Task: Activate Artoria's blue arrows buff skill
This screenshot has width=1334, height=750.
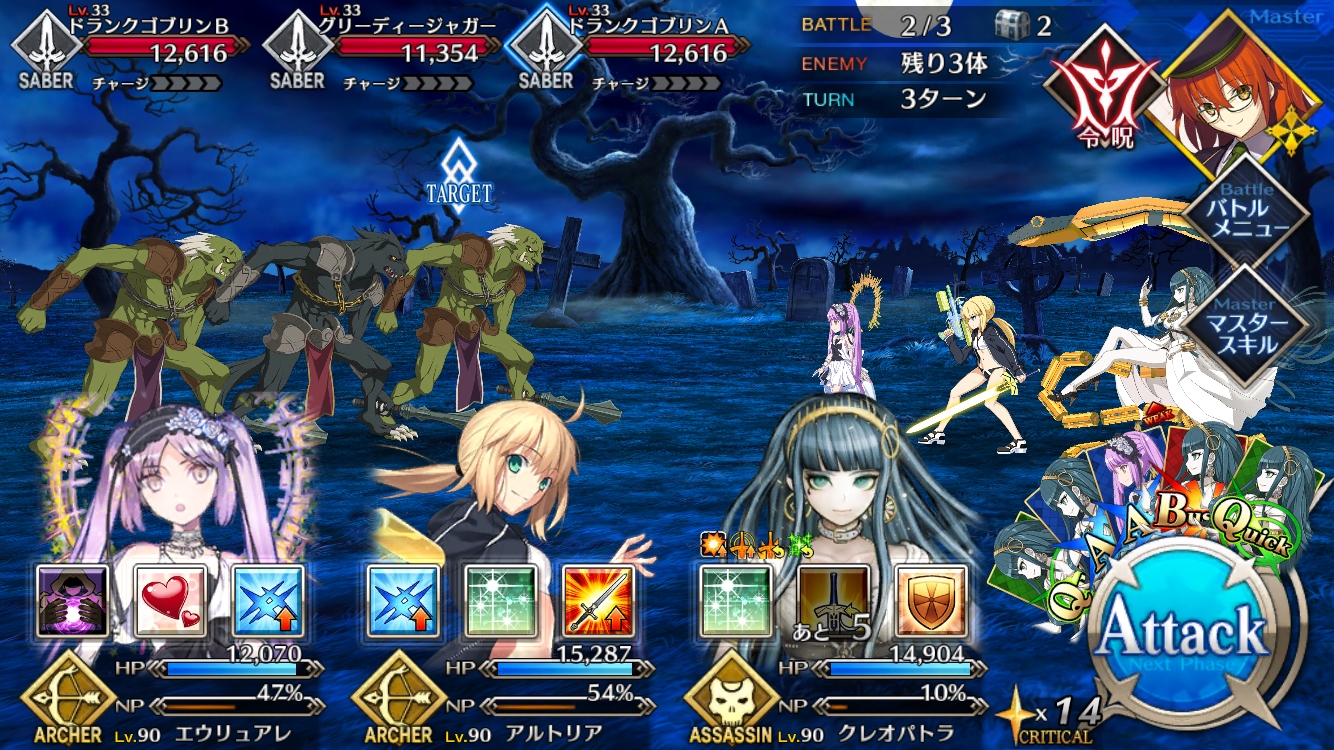Action: click(403, 601)
